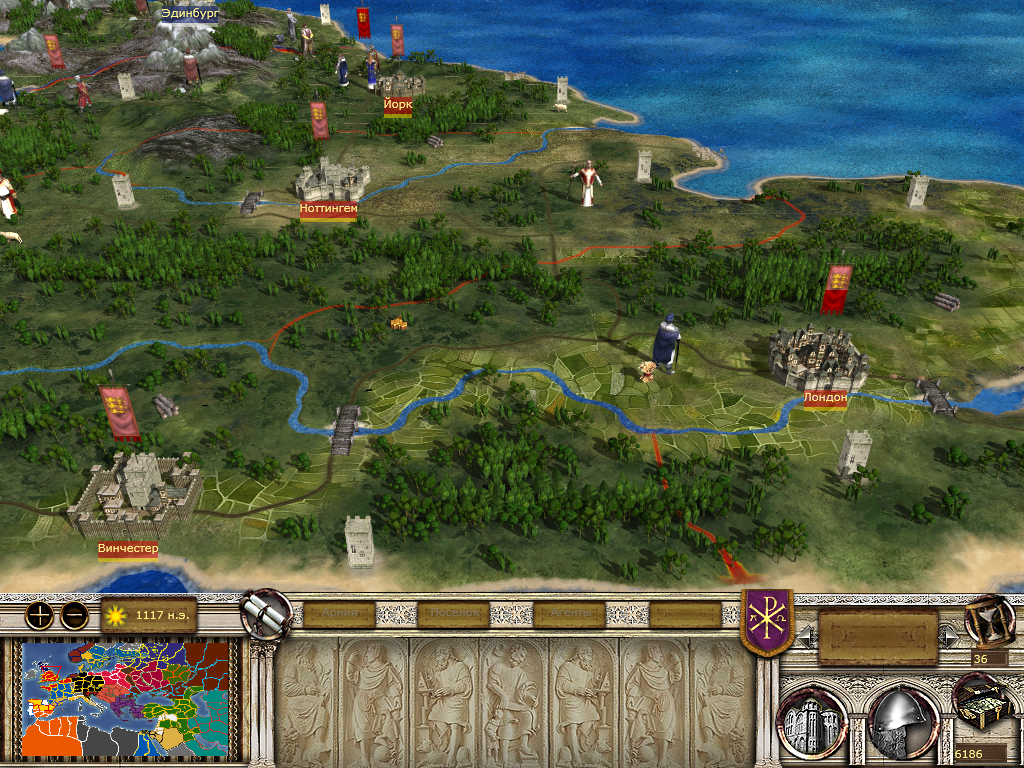This screenshot has height=768, width=1024.
Task: Switch to the Агенты tab
Action: coord(571,613)
